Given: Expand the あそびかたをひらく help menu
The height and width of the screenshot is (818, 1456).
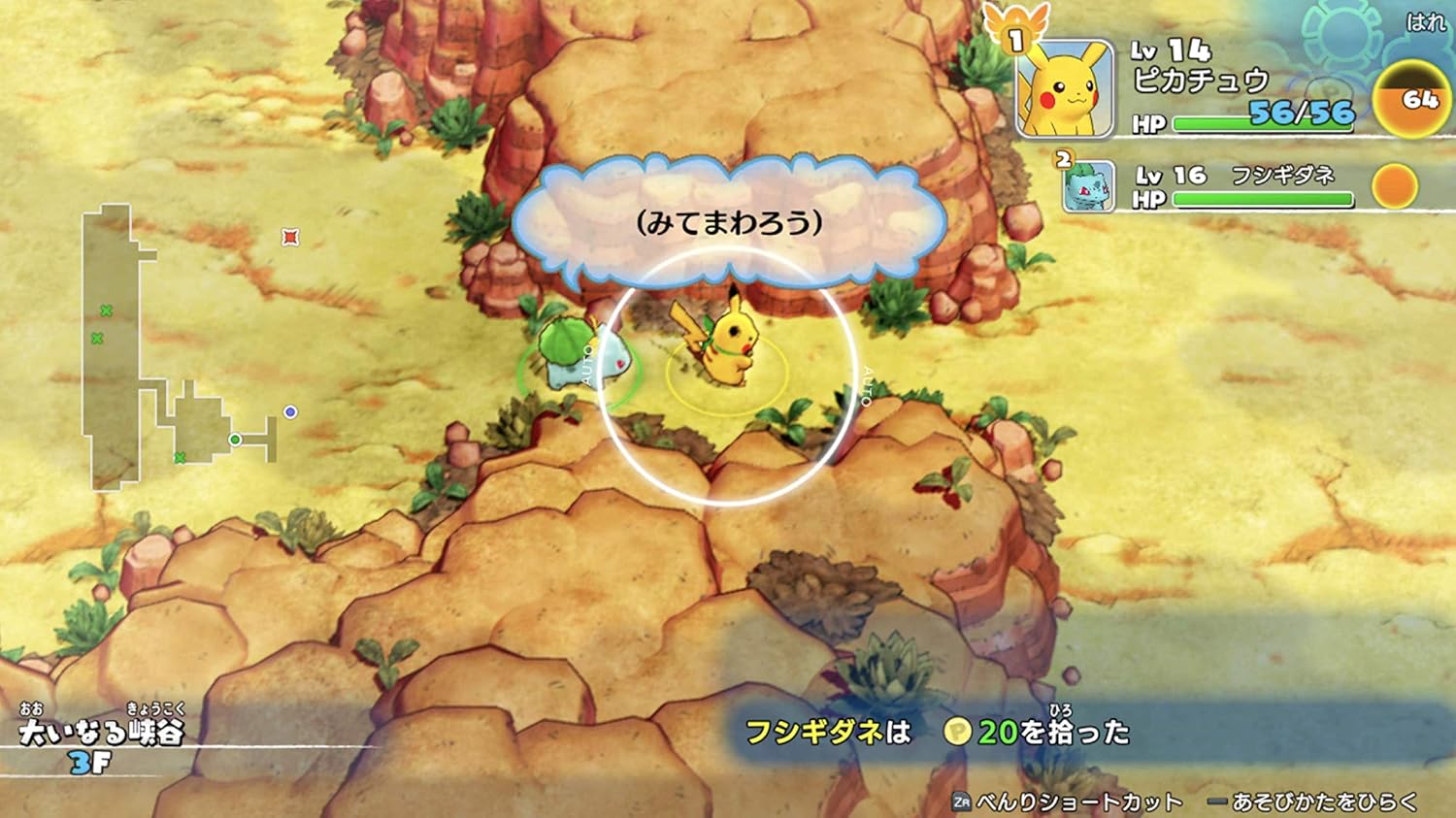Looking at the screenshot, I should coord(1326,802).
